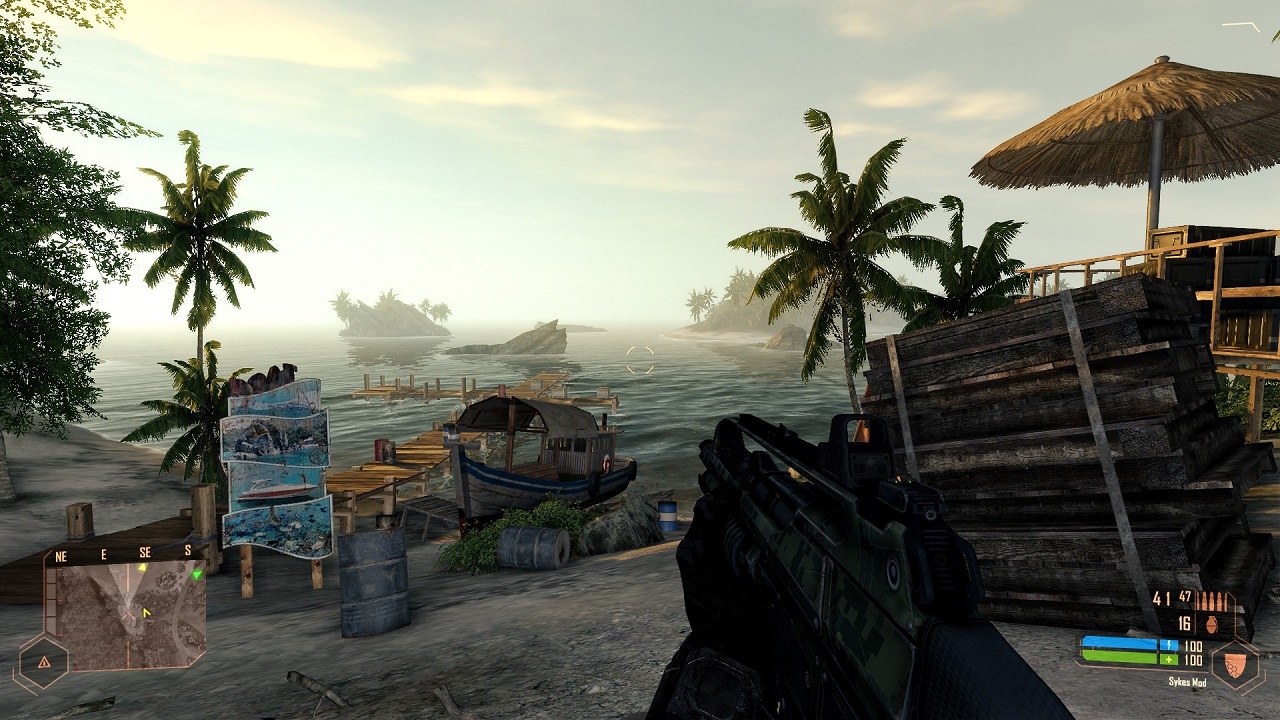Click the green health bar at 100
This screenshot has width=1280, height=720.
(1120, 657)
